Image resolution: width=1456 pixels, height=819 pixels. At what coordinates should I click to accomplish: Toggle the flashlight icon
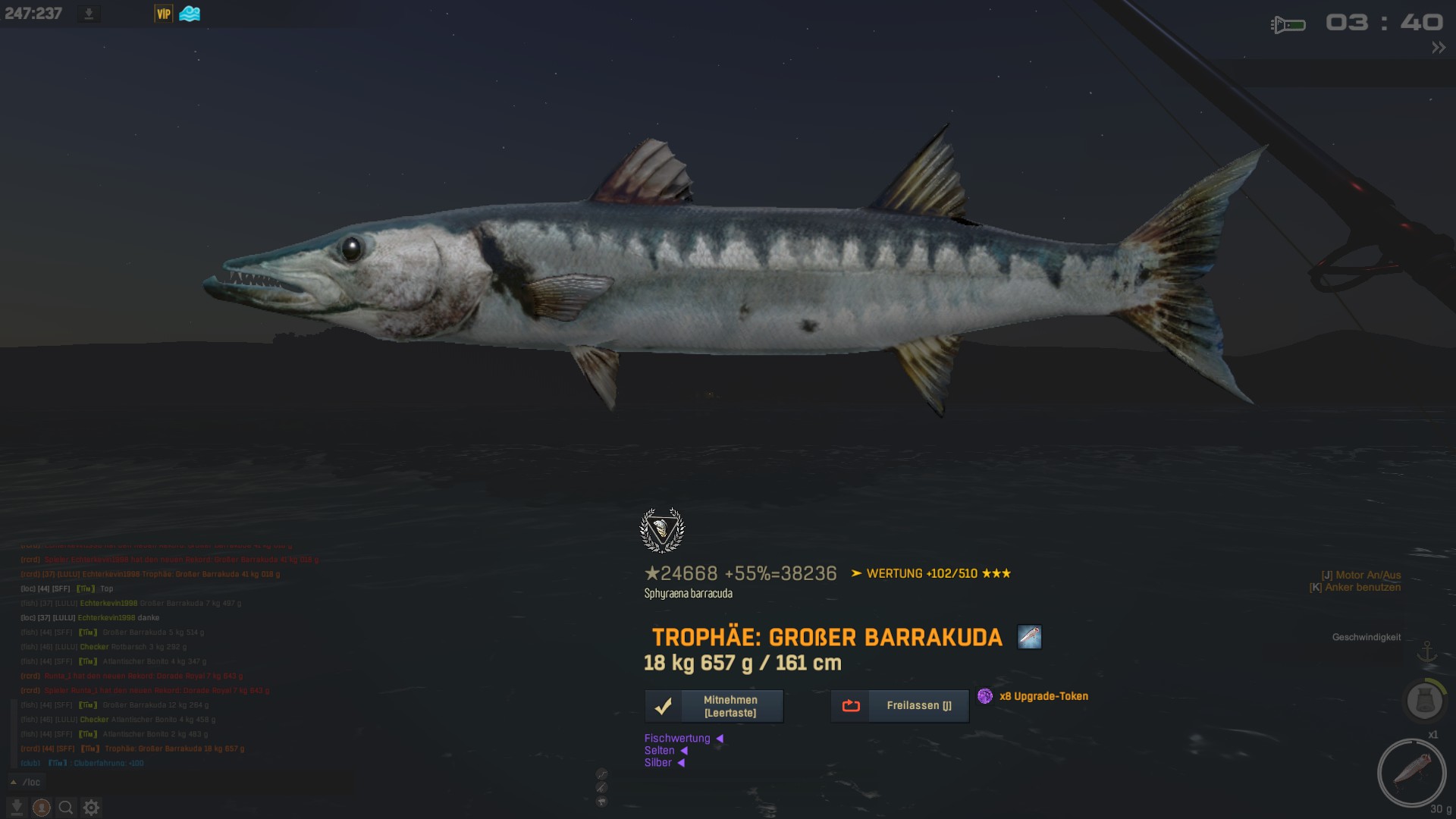pos(1288,25)
